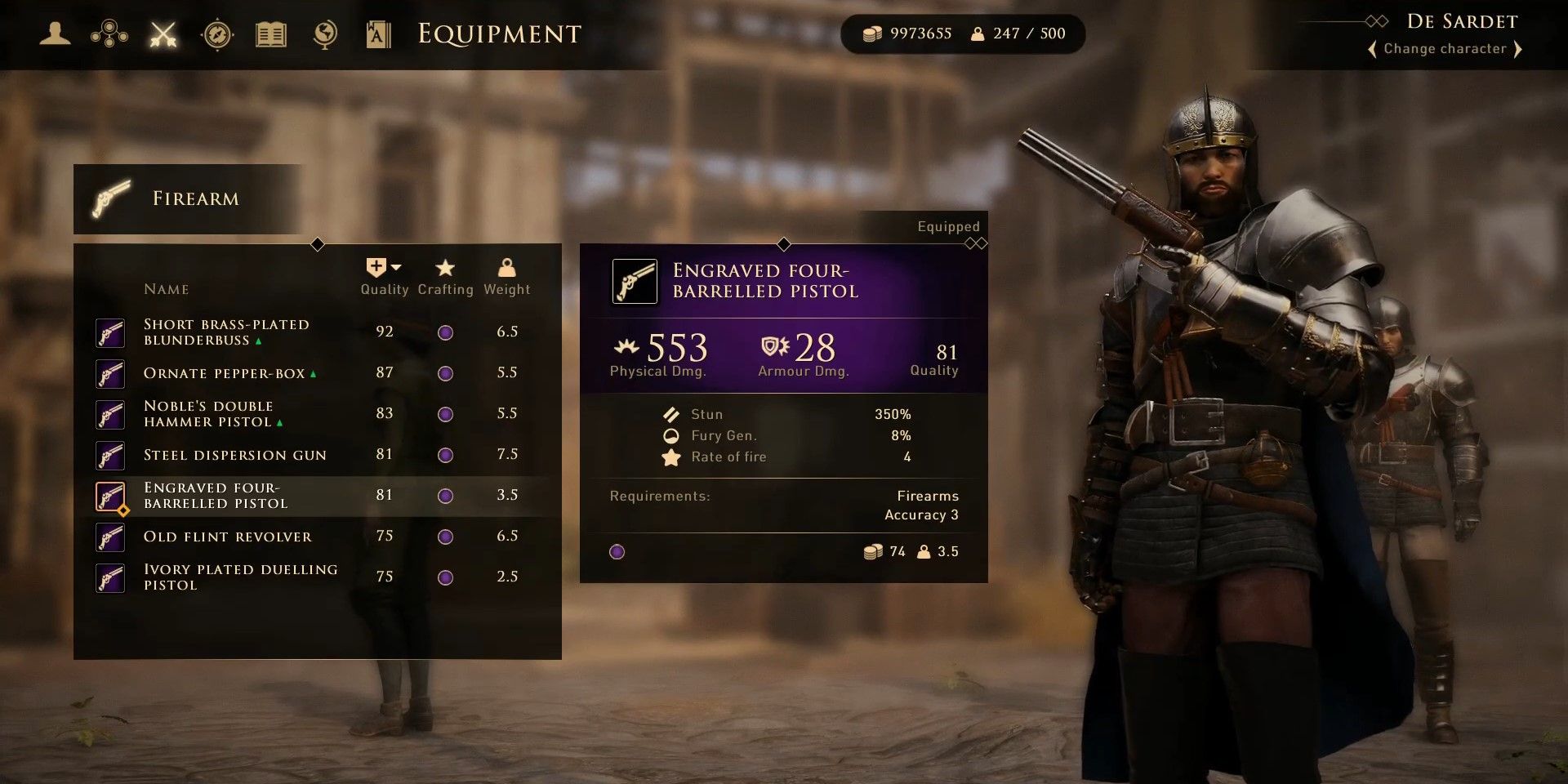Toggle the Weight column sorting
The height and width of the screenshot is (784, 1568).
pyautogui.click(x=507, y=267)
